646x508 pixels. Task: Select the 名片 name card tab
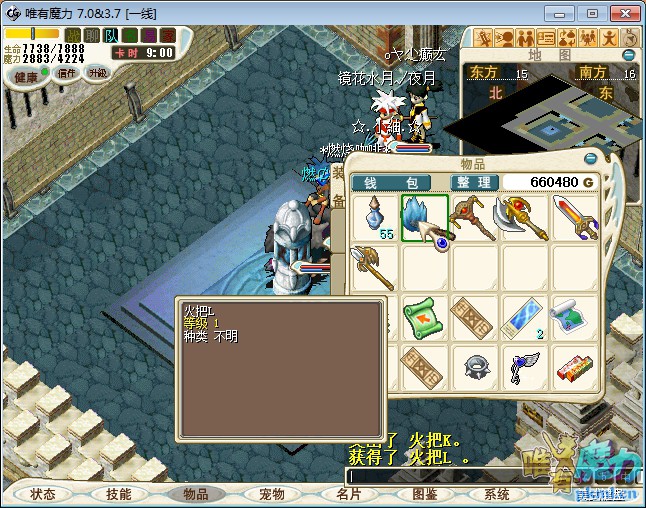(x=348, y=494)
